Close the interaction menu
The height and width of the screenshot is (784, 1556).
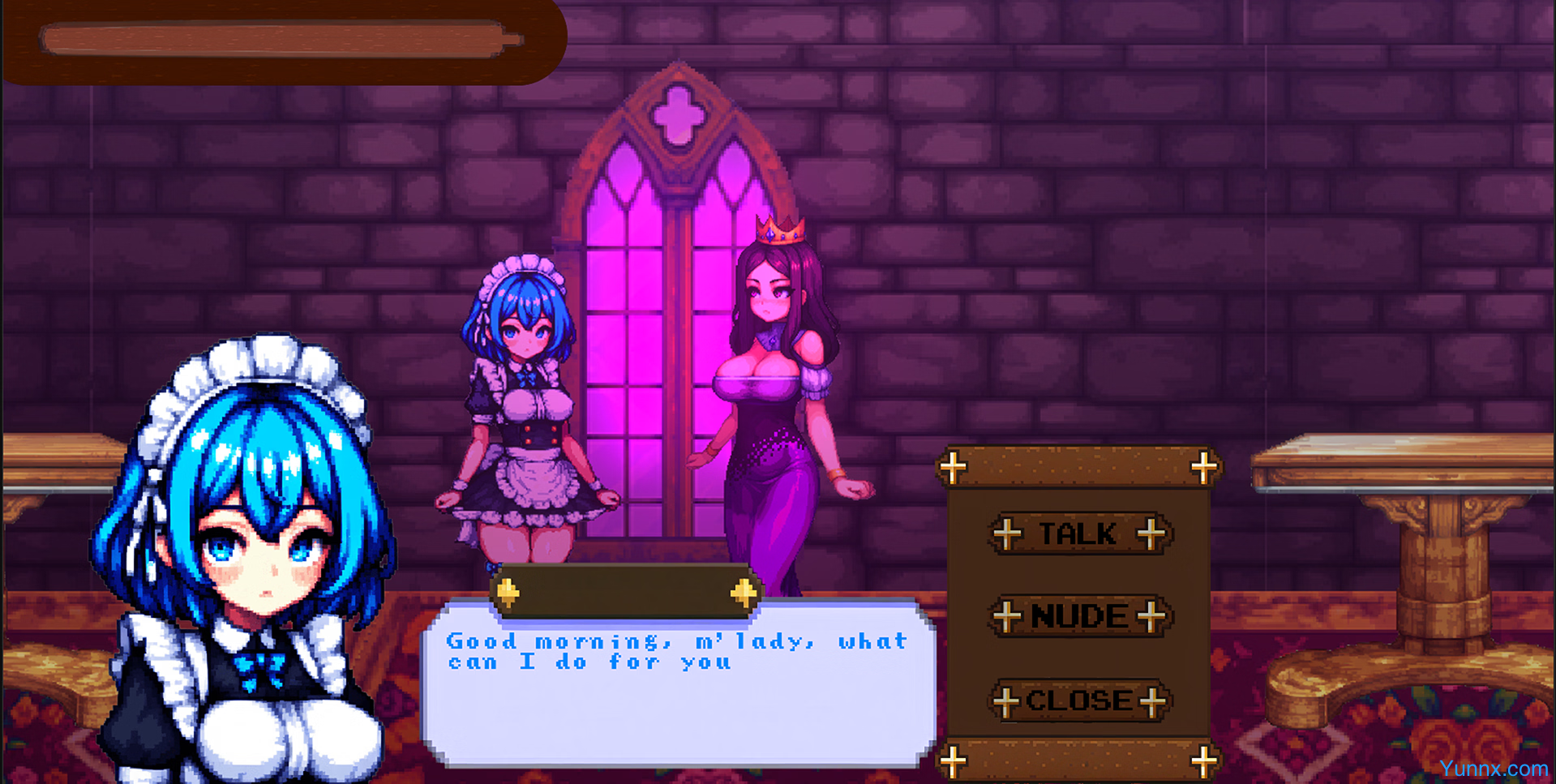point(1078,700)
